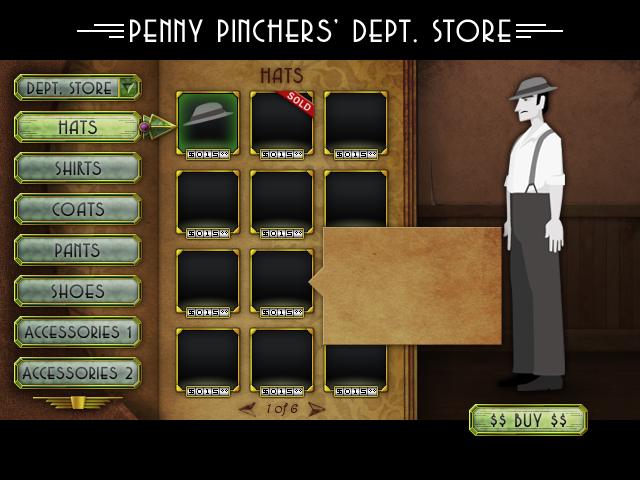640x480 pixels.
Task: Switch to the Shirts category
Action: pyautogui.click(x=77, y=168)
